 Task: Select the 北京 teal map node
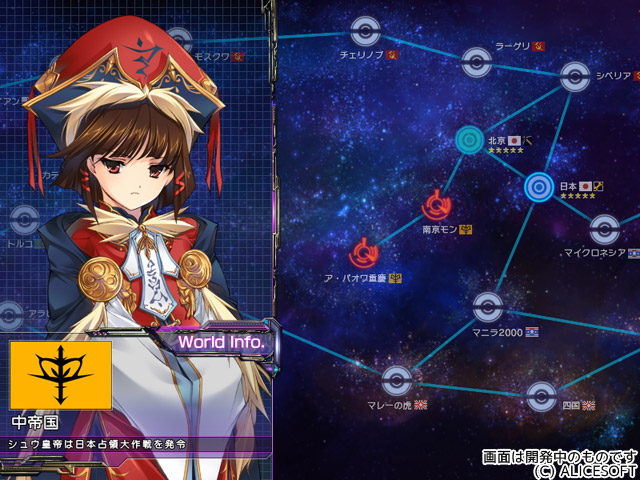[x=471, y=140]
